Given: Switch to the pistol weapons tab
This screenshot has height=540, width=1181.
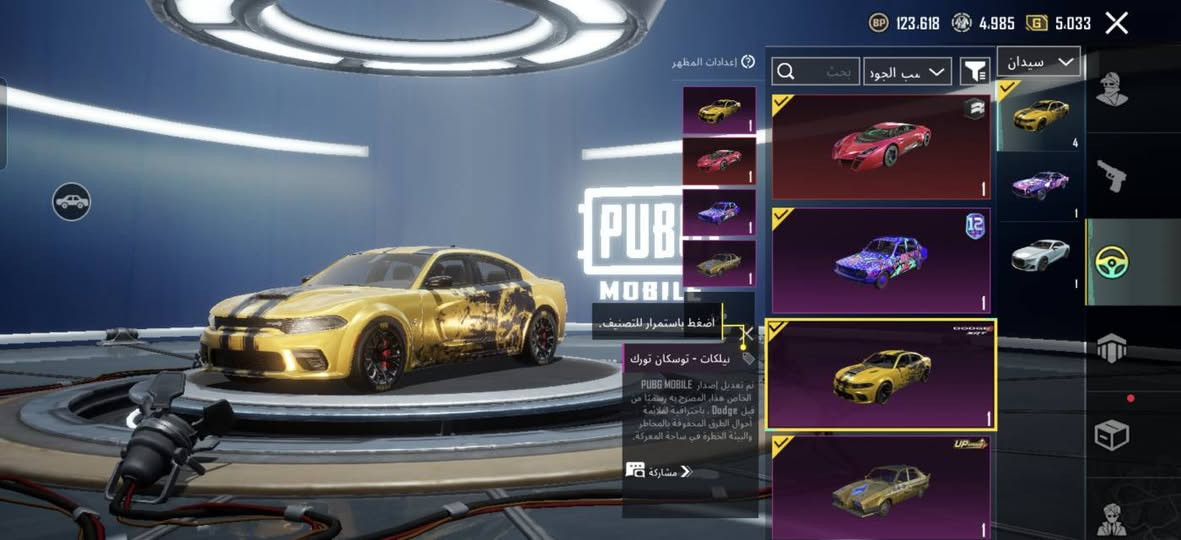Looking at the screenshot, I should coord(1111,176).
